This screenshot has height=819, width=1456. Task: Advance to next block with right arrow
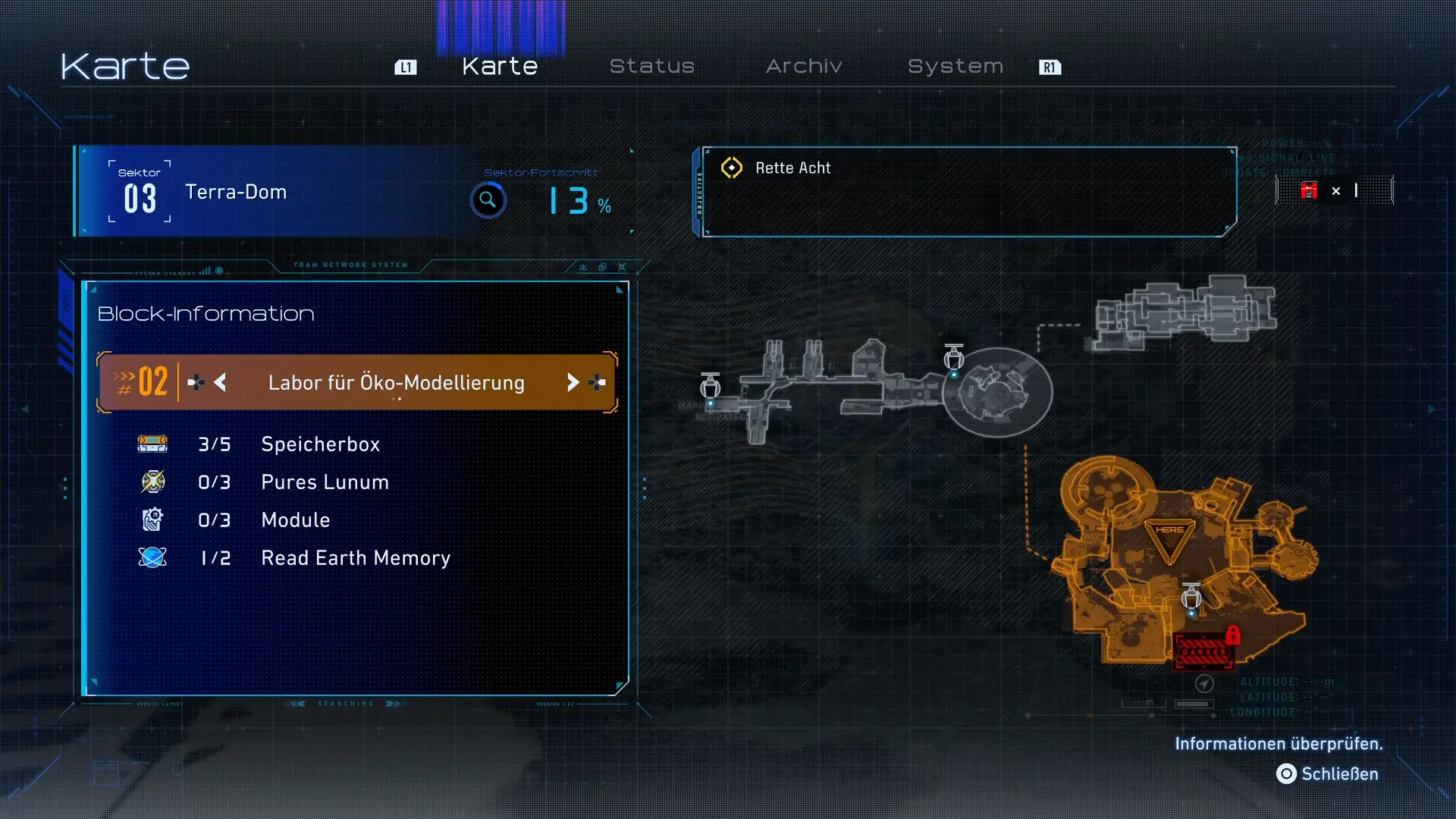click(573, 383)
